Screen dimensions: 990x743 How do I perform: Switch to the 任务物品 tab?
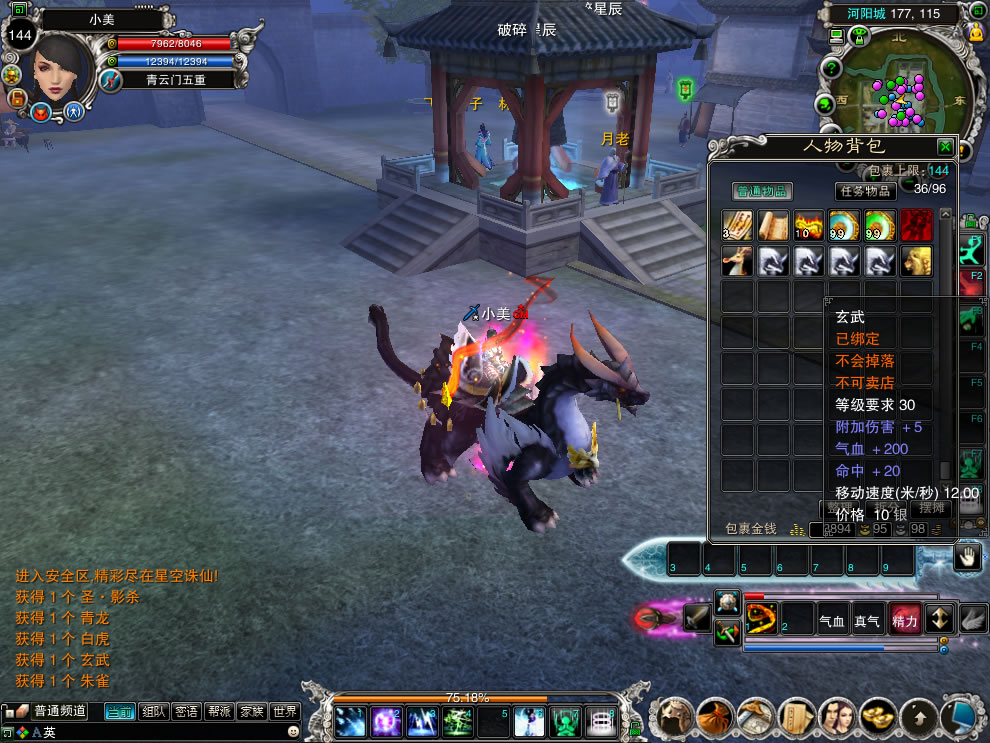(x=865, y=191)
